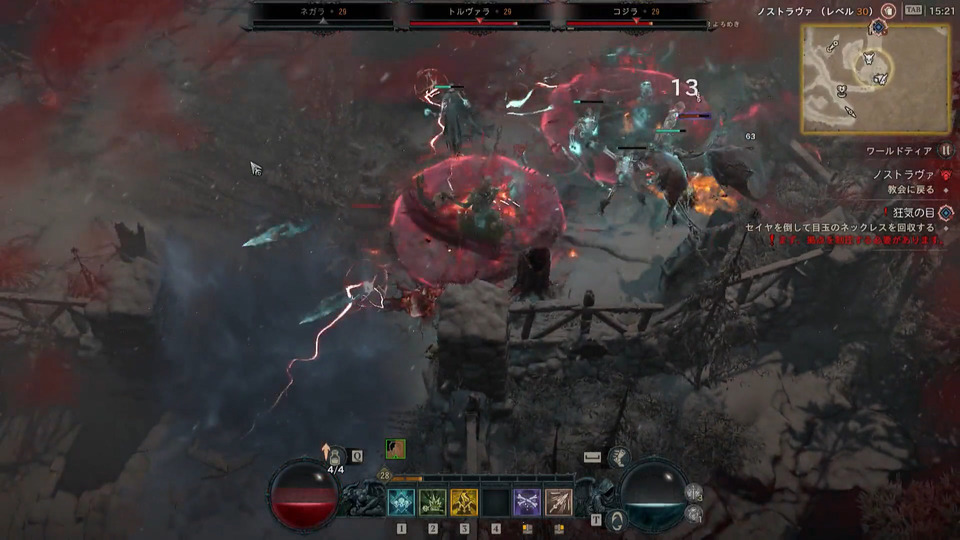This screenshot has width=960, height=540.
Task: Select the ノストラヴァ quest tracker entry
Action: (x=905, y=174)
